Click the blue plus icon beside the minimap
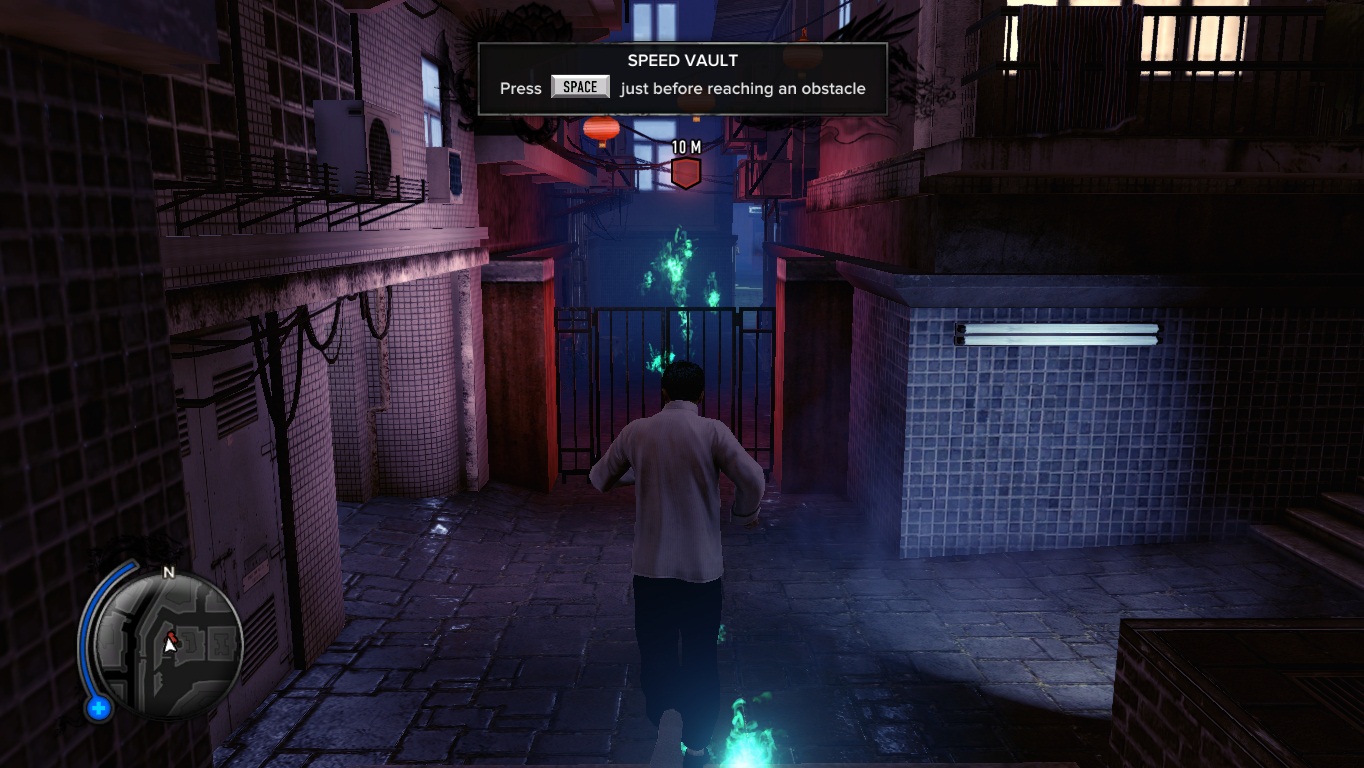Screen dimensions: 1364x768 point(98,709)
